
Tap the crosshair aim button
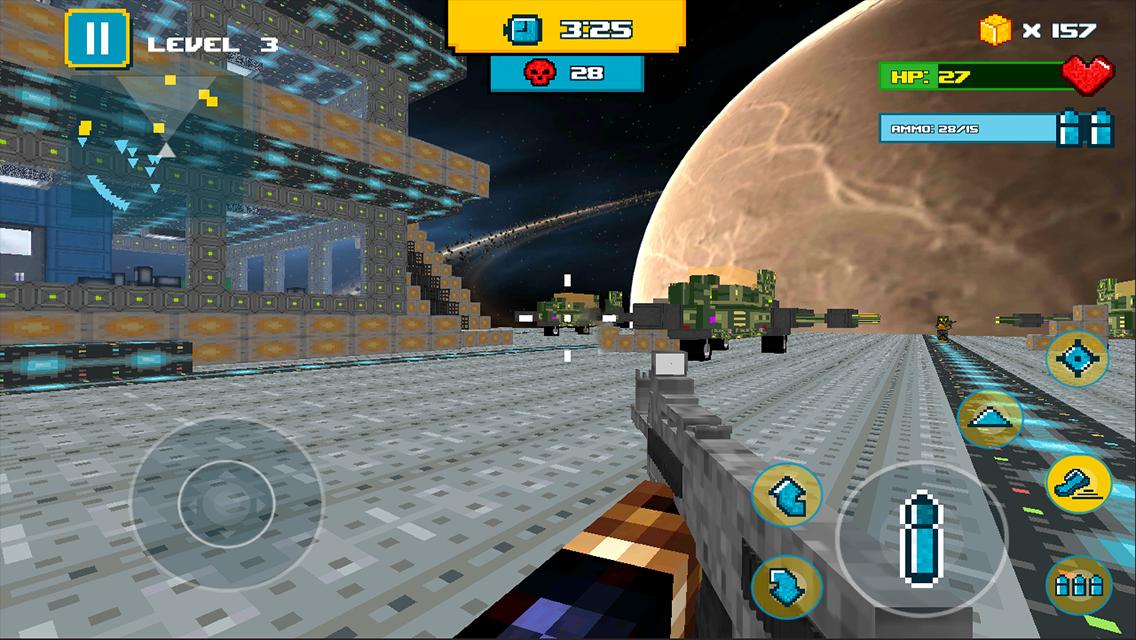pyautogui.click(x=1077, y=359)
